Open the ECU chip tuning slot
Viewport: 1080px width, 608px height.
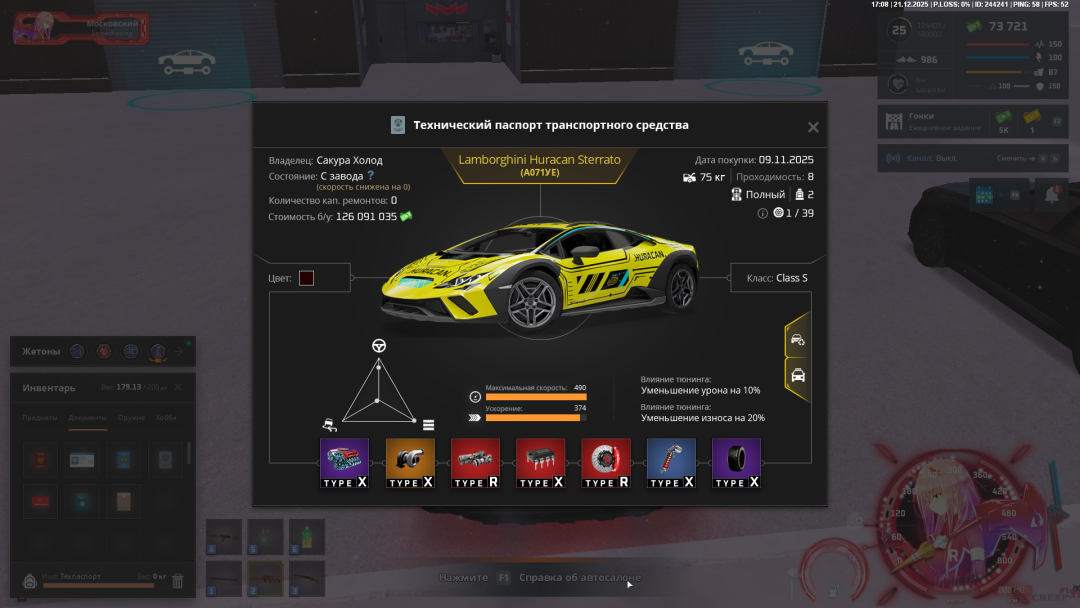(x=540, y=463)
